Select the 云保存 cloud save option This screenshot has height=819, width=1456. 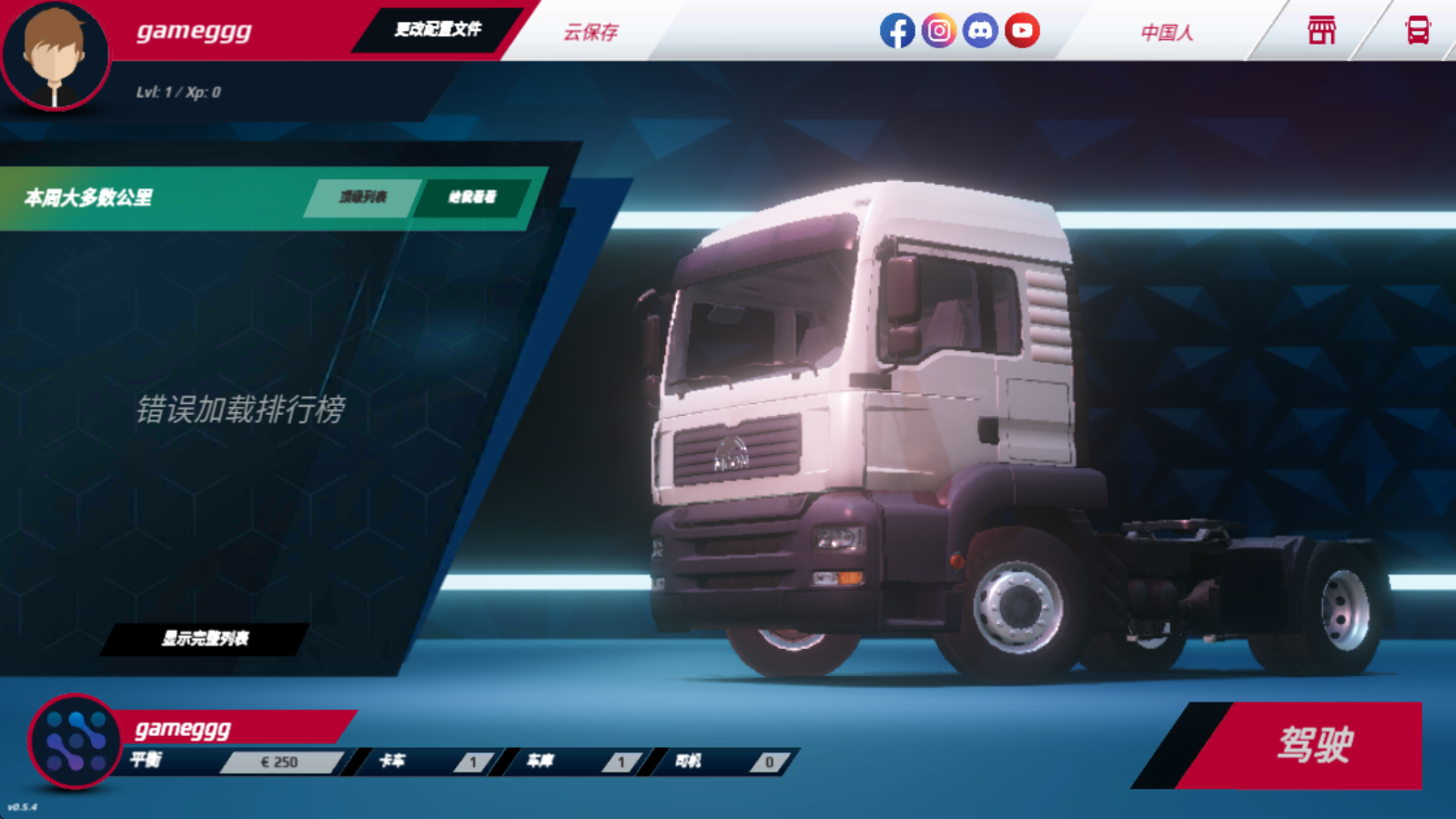(x=591, y=32)
